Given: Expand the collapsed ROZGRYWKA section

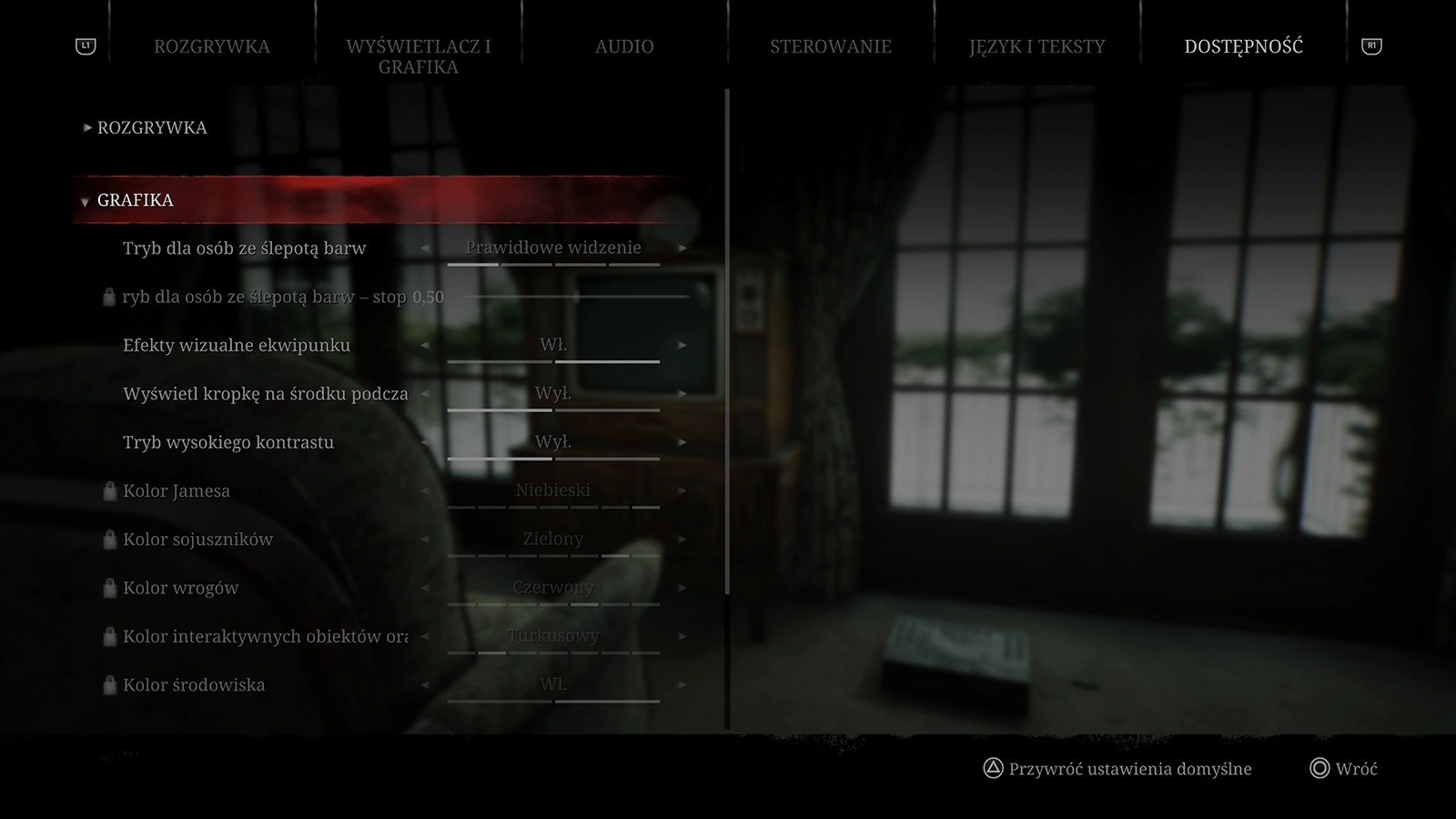Looking at the screenshot, I should pyautogui.click(x=151, y=127).
